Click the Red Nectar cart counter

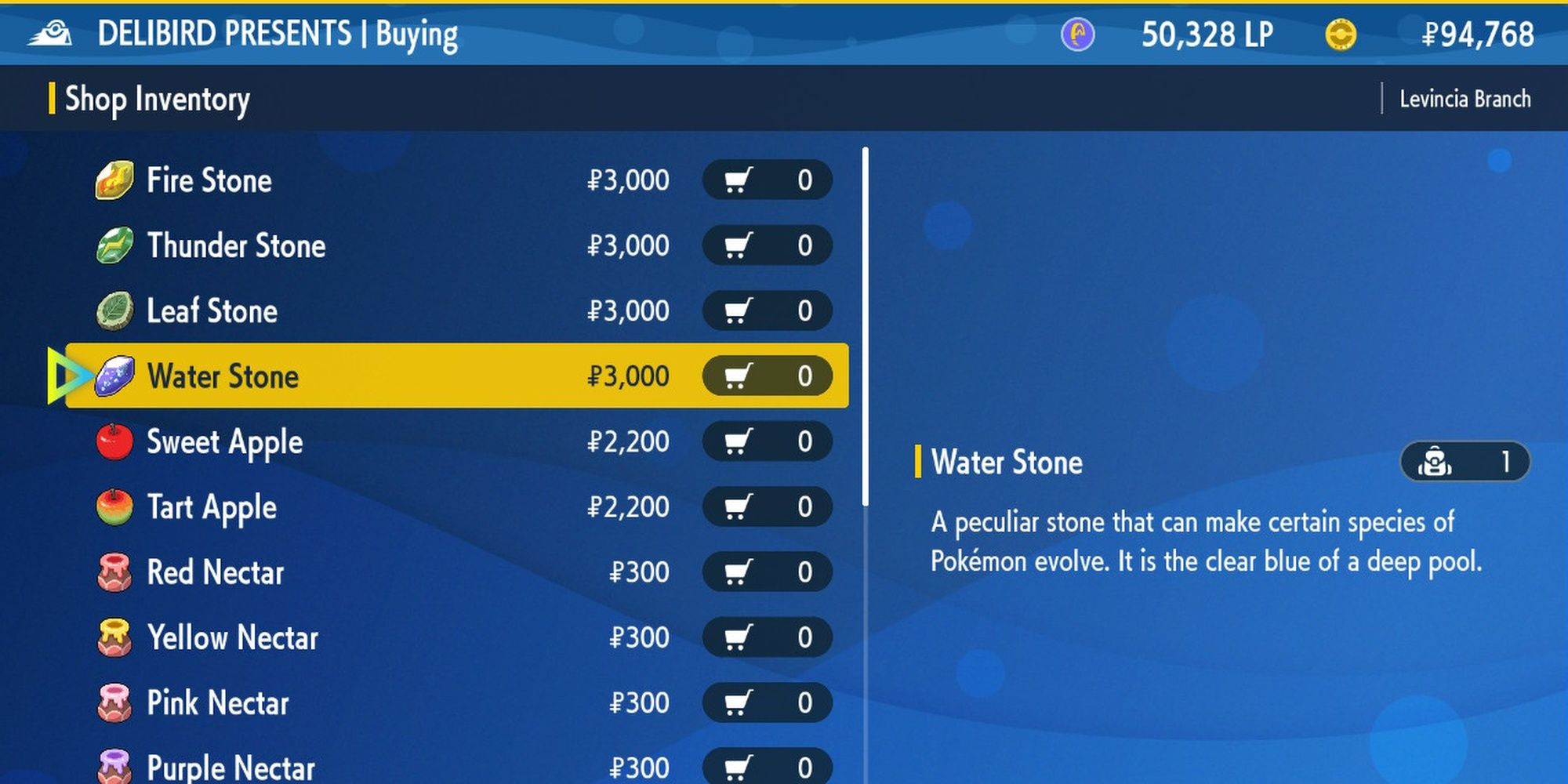pyautogui.click(x=767, y=572)
